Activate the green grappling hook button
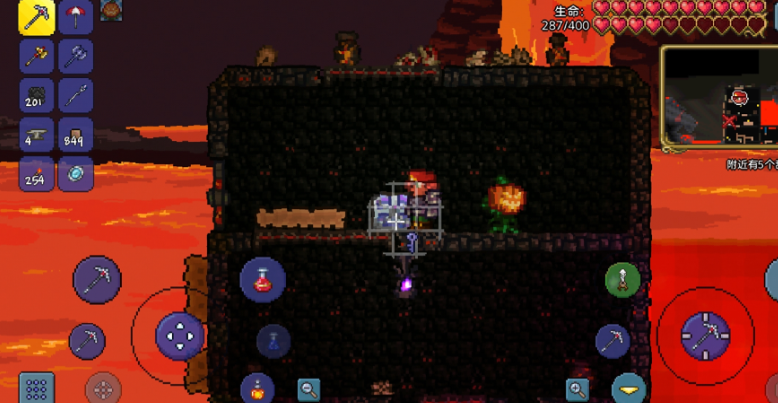 click(x=622, y=280)
